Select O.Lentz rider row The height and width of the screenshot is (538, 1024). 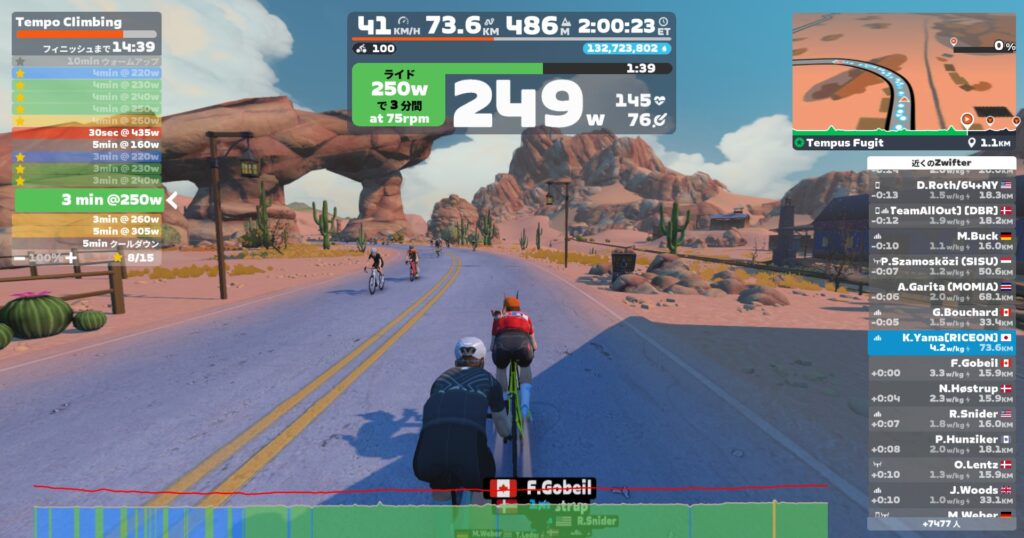[942, 469]
